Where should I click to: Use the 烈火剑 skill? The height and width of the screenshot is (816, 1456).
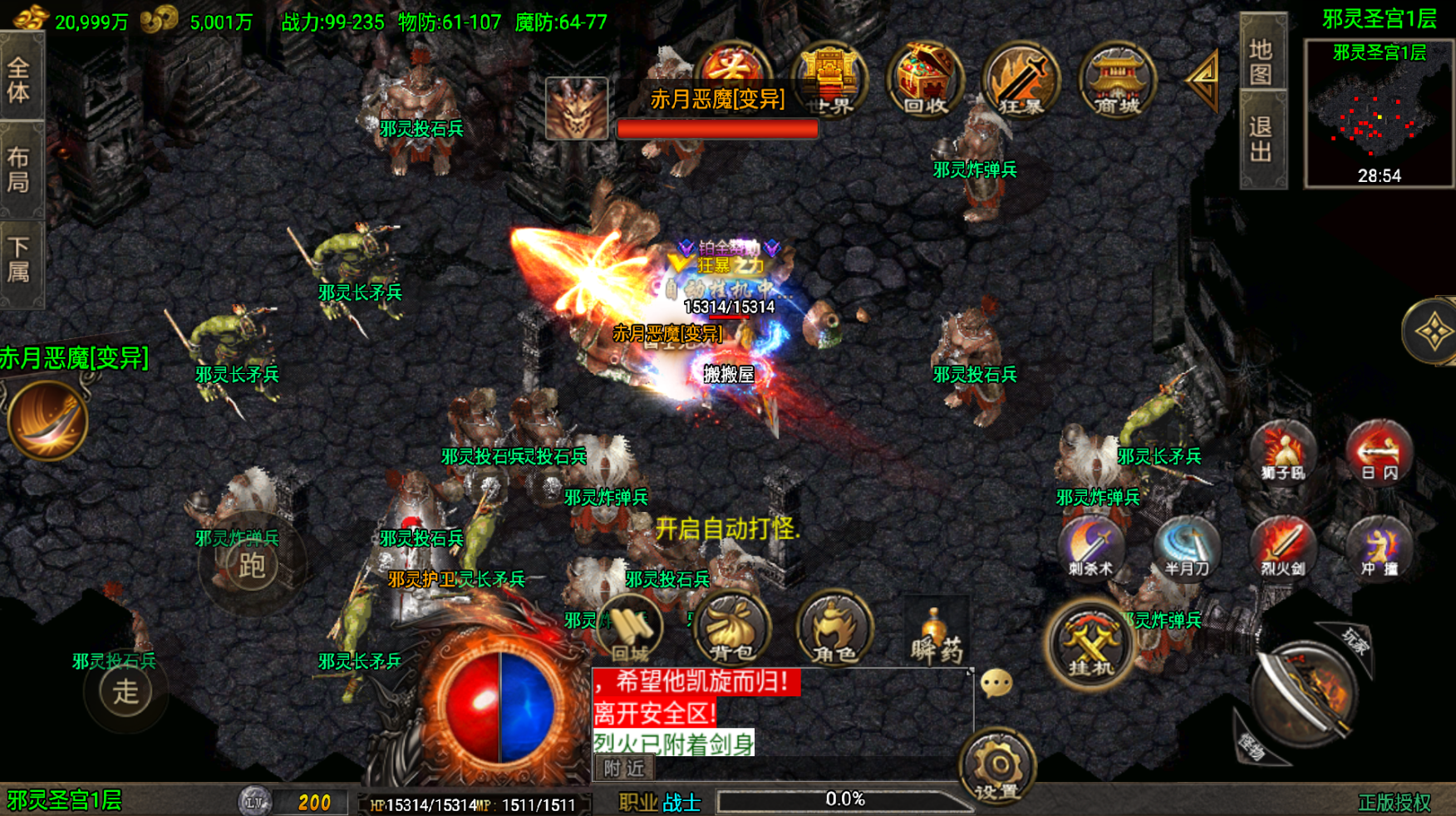point(1282,548)
